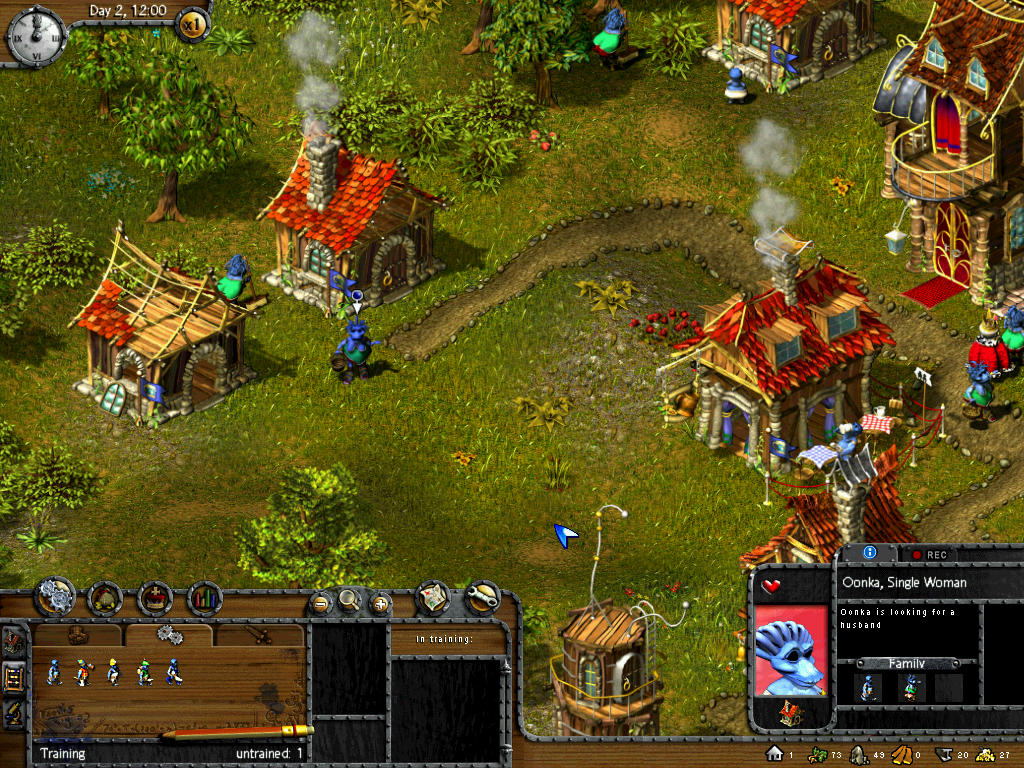Switch to the gears tab in training panel

pyautogui.click(x=168, y=634)
